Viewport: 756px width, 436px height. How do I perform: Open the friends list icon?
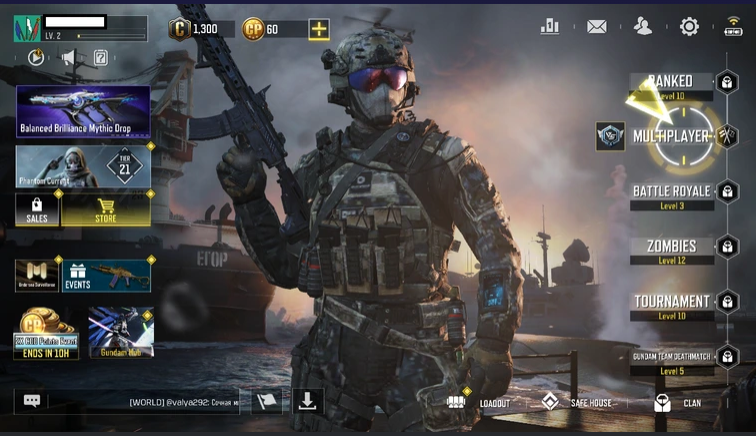point(643,27)
